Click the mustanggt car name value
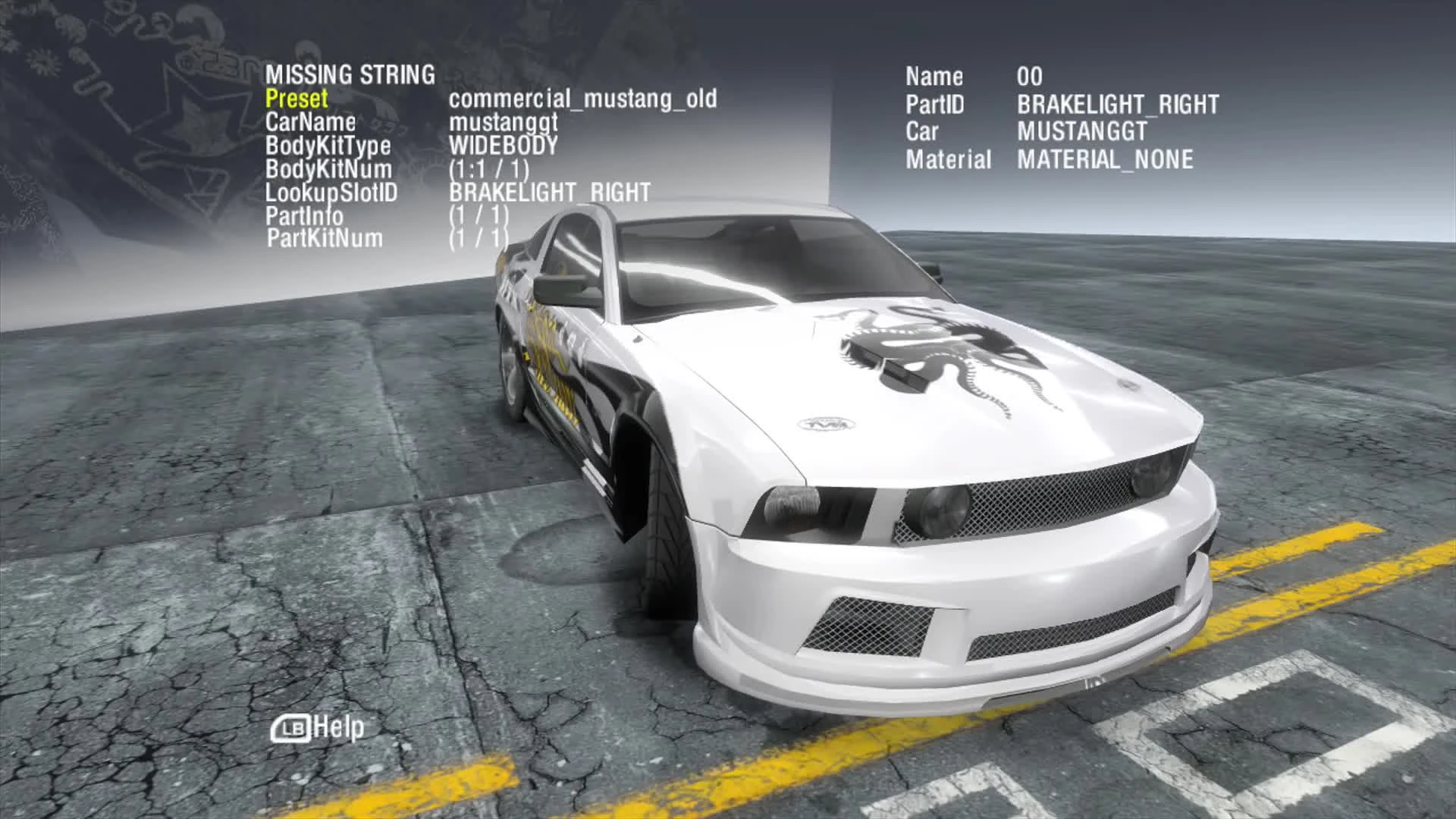Viewport: 1456px width, 819px height. 504,121
